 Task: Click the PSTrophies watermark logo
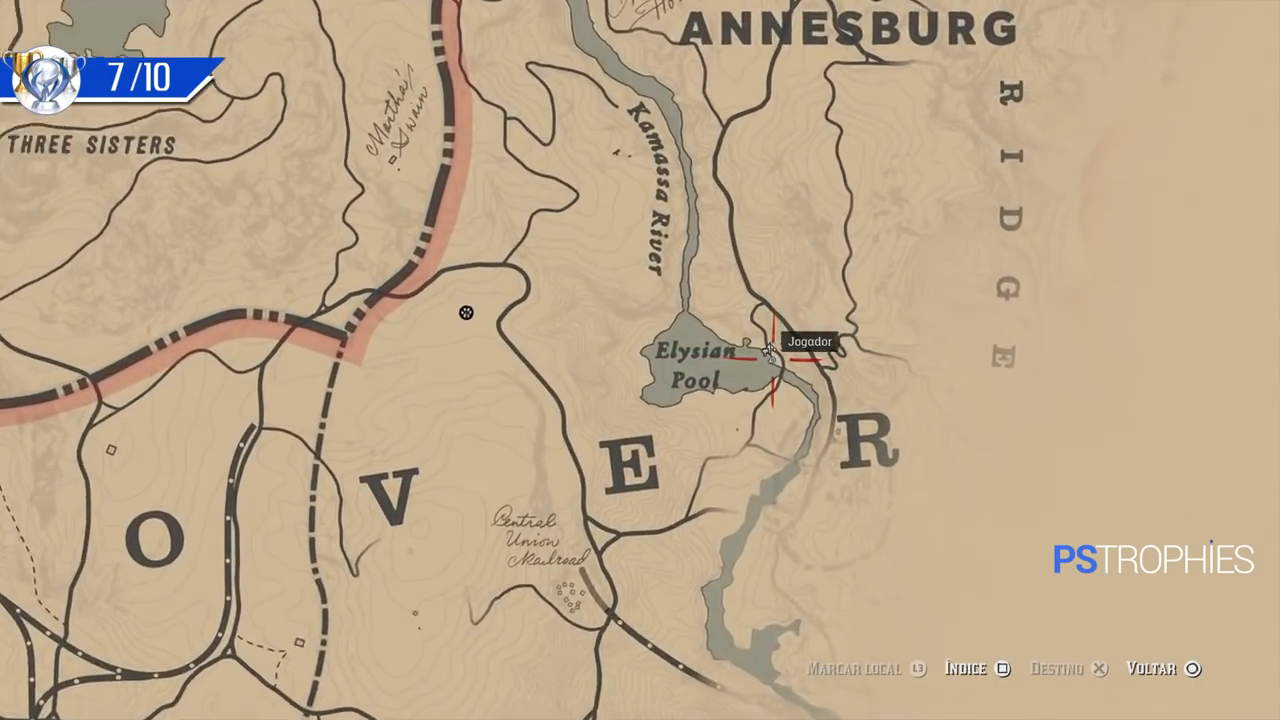(x=1152, y=560)
